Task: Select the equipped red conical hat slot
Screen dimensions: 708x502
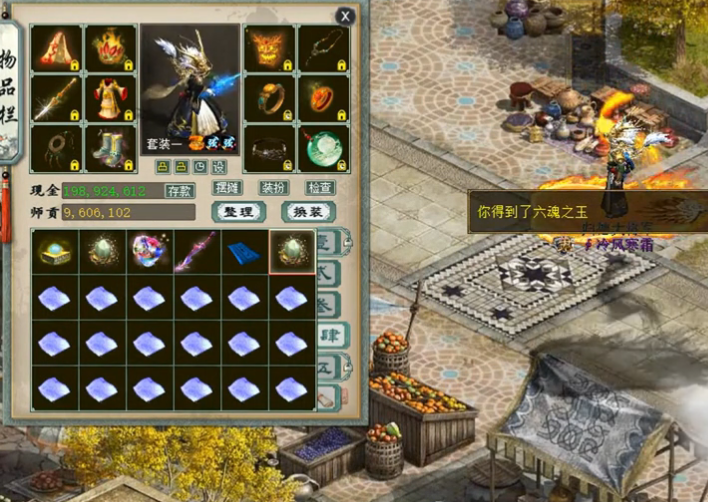Action: [x=55, y=47]
